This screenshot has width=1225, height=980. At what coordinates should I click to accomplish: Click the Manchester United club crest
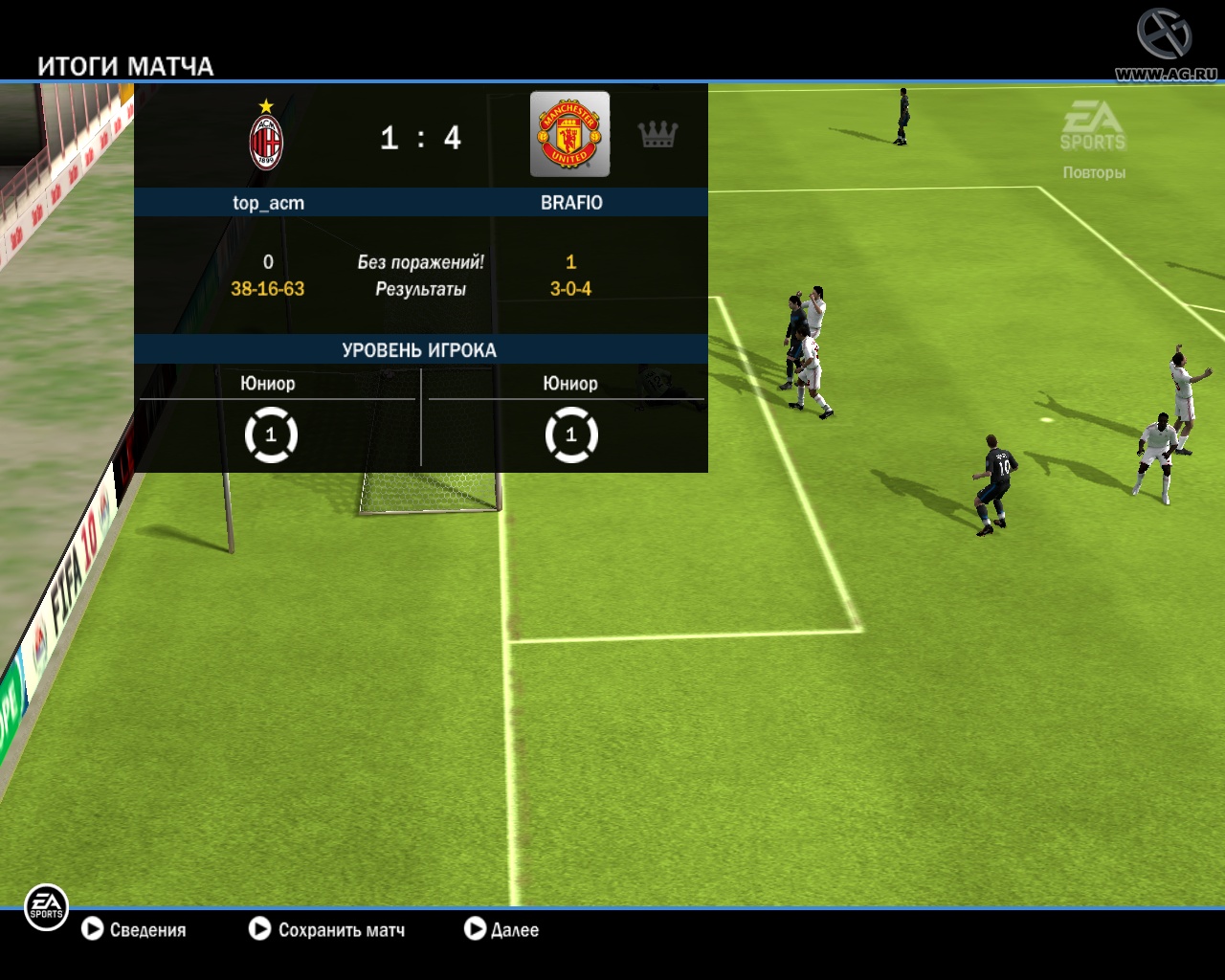(568, 134)
